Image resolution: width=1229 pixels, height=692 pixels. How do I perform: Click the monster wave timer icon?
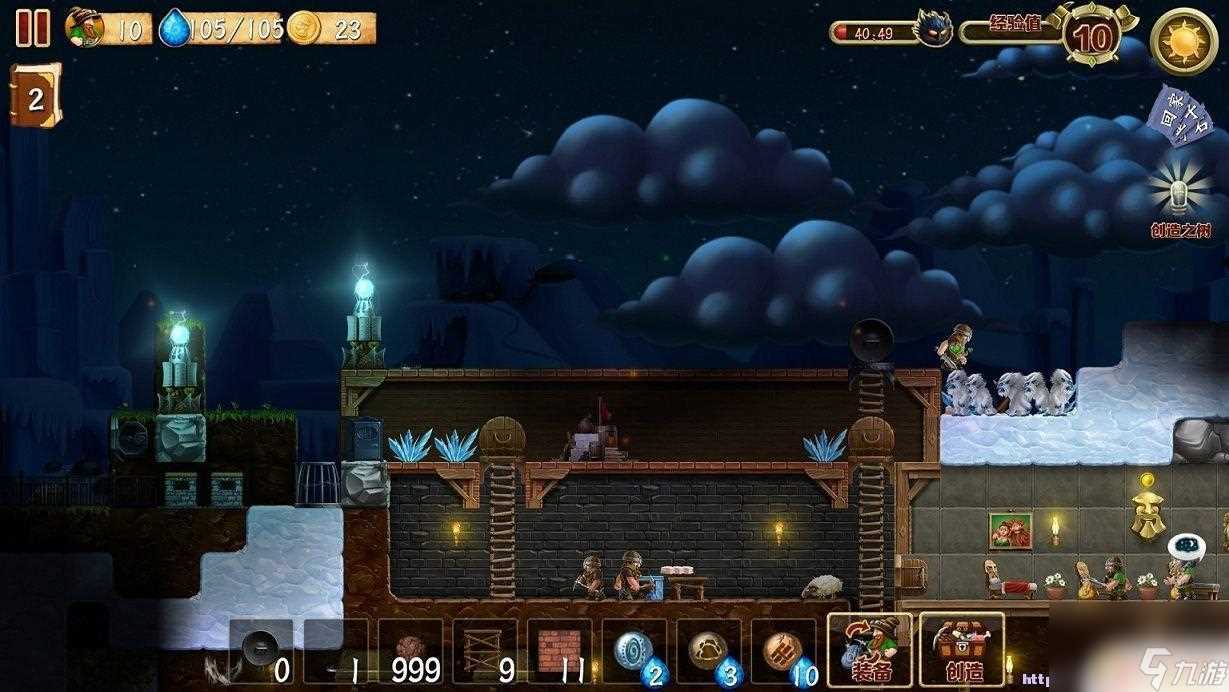tap(932, 29)
